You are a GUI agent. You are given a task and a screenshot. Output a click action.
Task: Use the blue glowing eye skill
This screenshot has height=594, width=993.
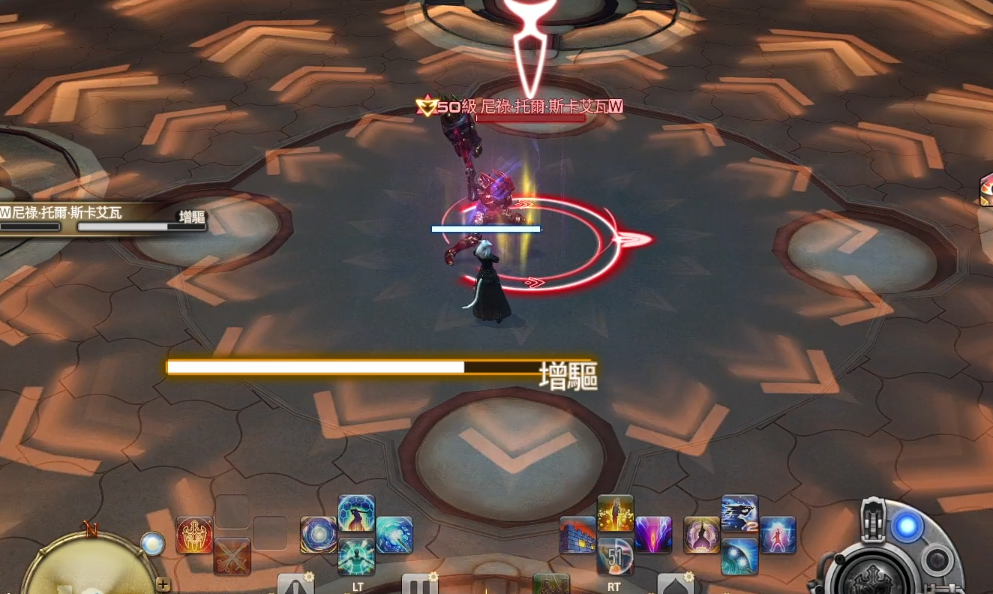coord(739,556)
